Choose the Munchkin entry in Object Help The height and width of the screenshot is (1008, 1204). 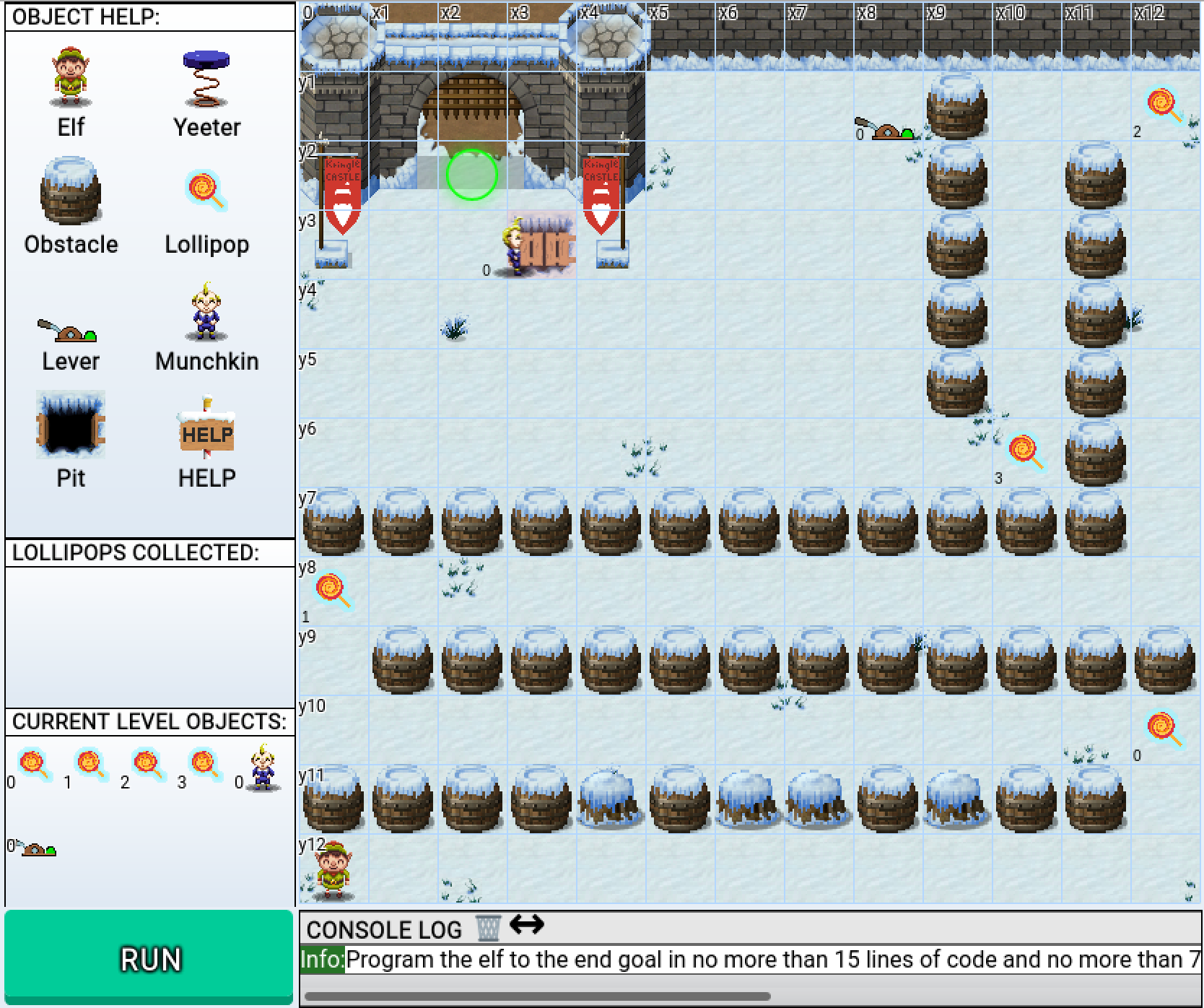coord(206,312)
